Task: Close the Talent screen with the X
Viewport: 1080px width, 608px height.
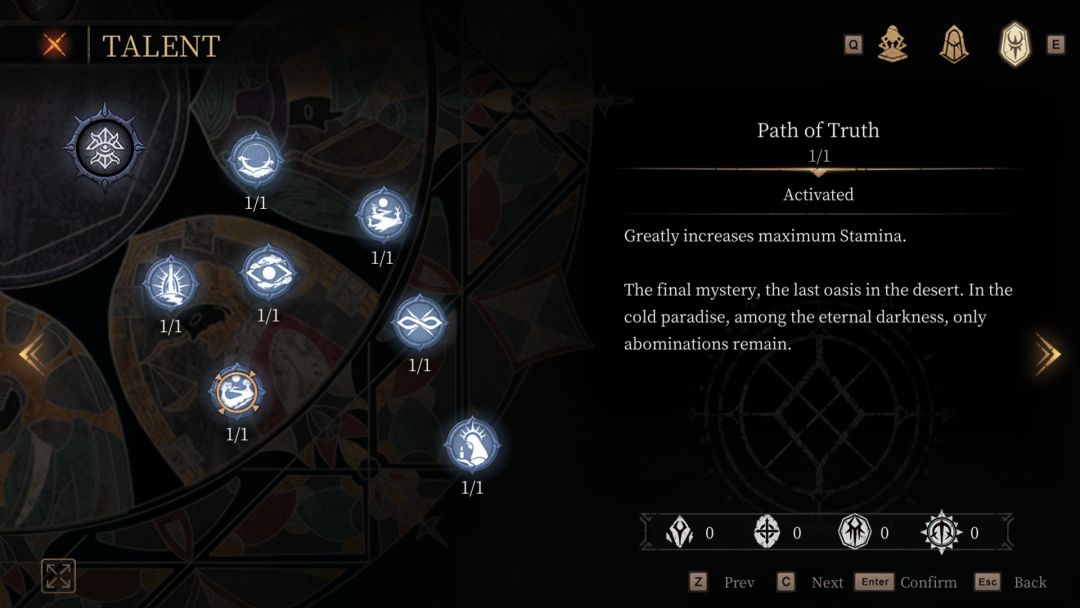Action: (55, 45)
